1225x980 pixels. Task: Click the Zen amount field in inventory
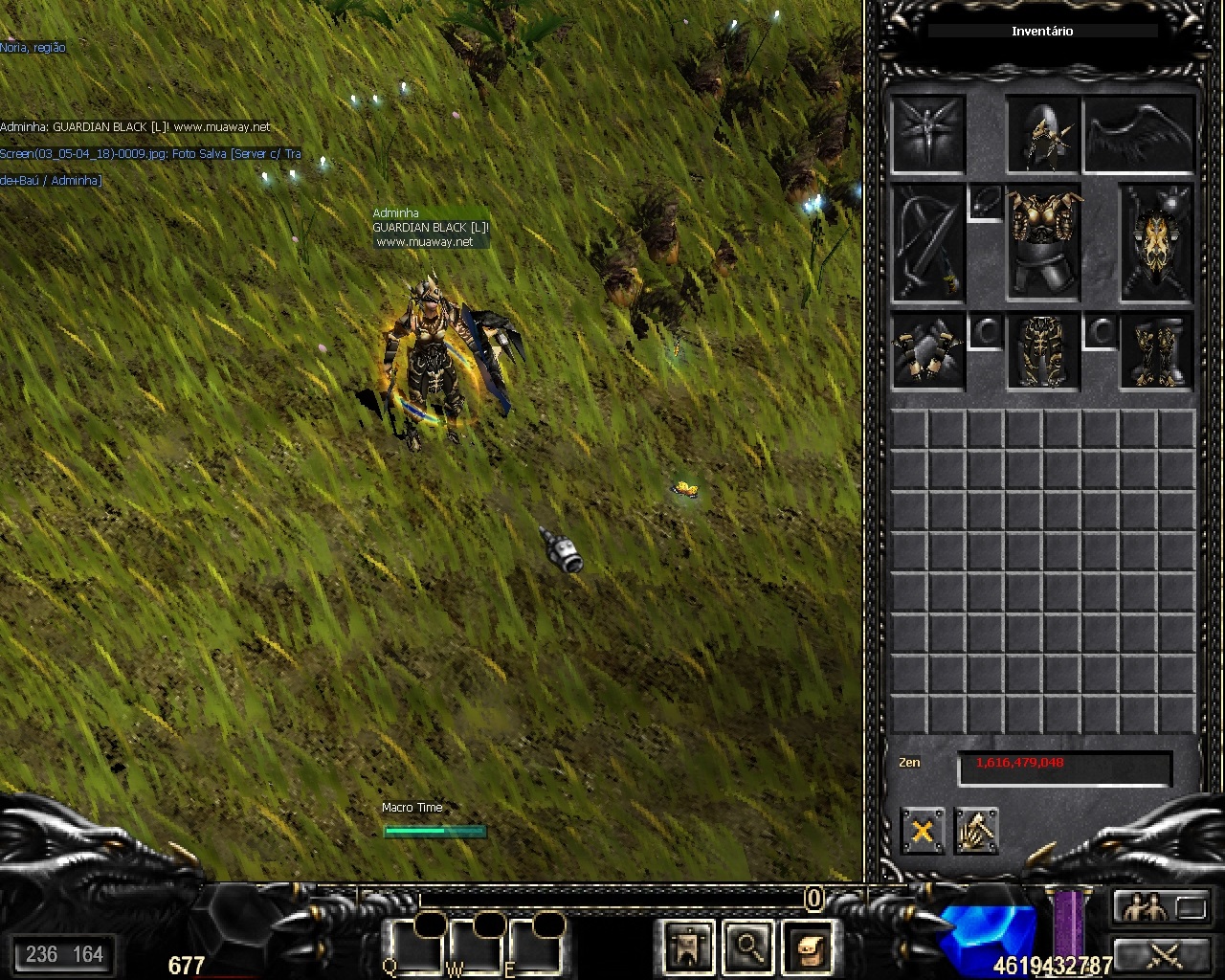tap(1064, 768)
